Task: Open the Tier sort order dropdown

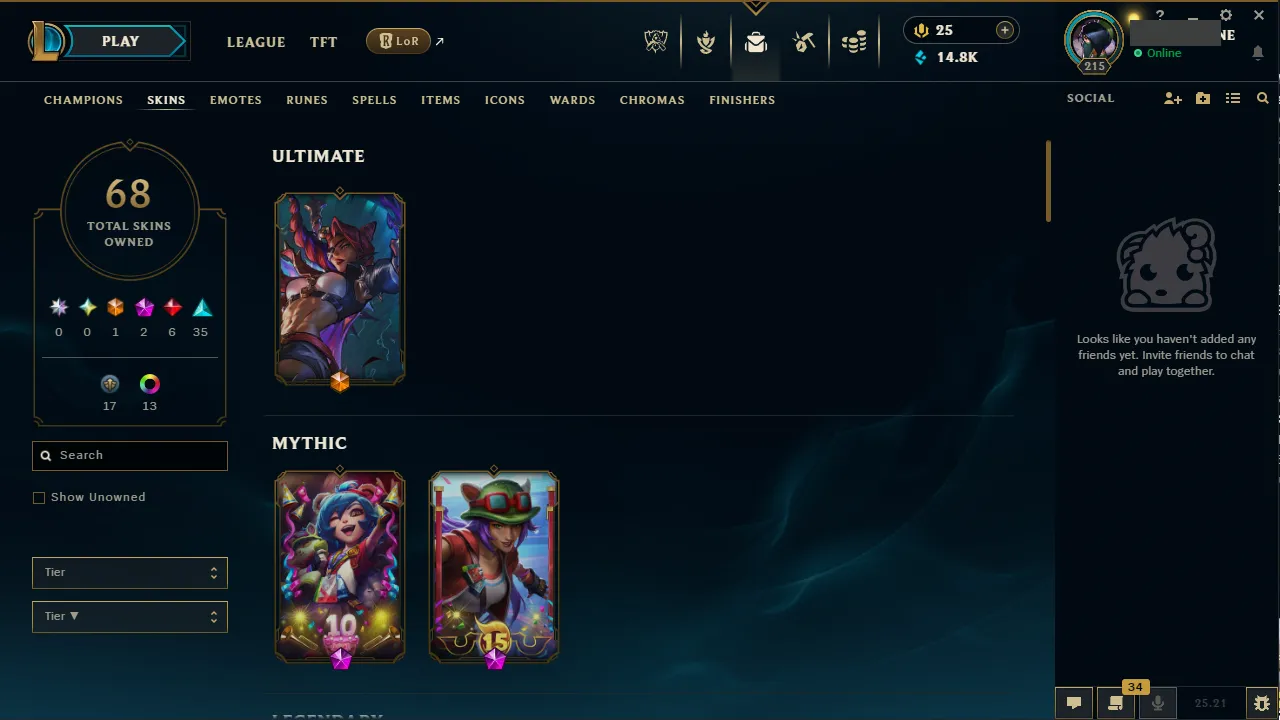Action: (x=129, y=616)
